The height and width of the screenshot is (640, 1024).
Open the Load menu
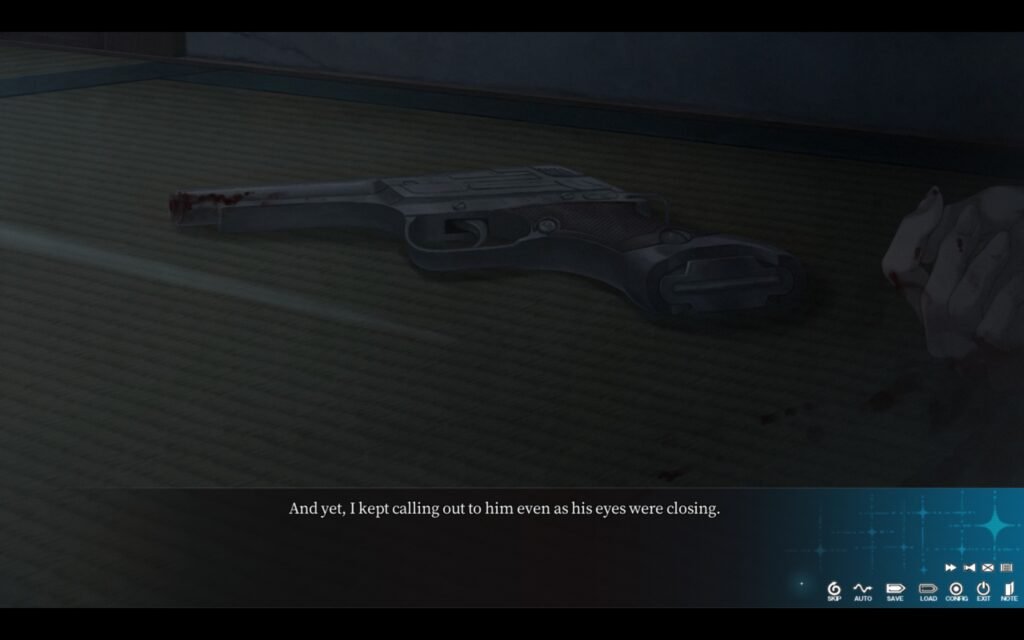[928, 590]
